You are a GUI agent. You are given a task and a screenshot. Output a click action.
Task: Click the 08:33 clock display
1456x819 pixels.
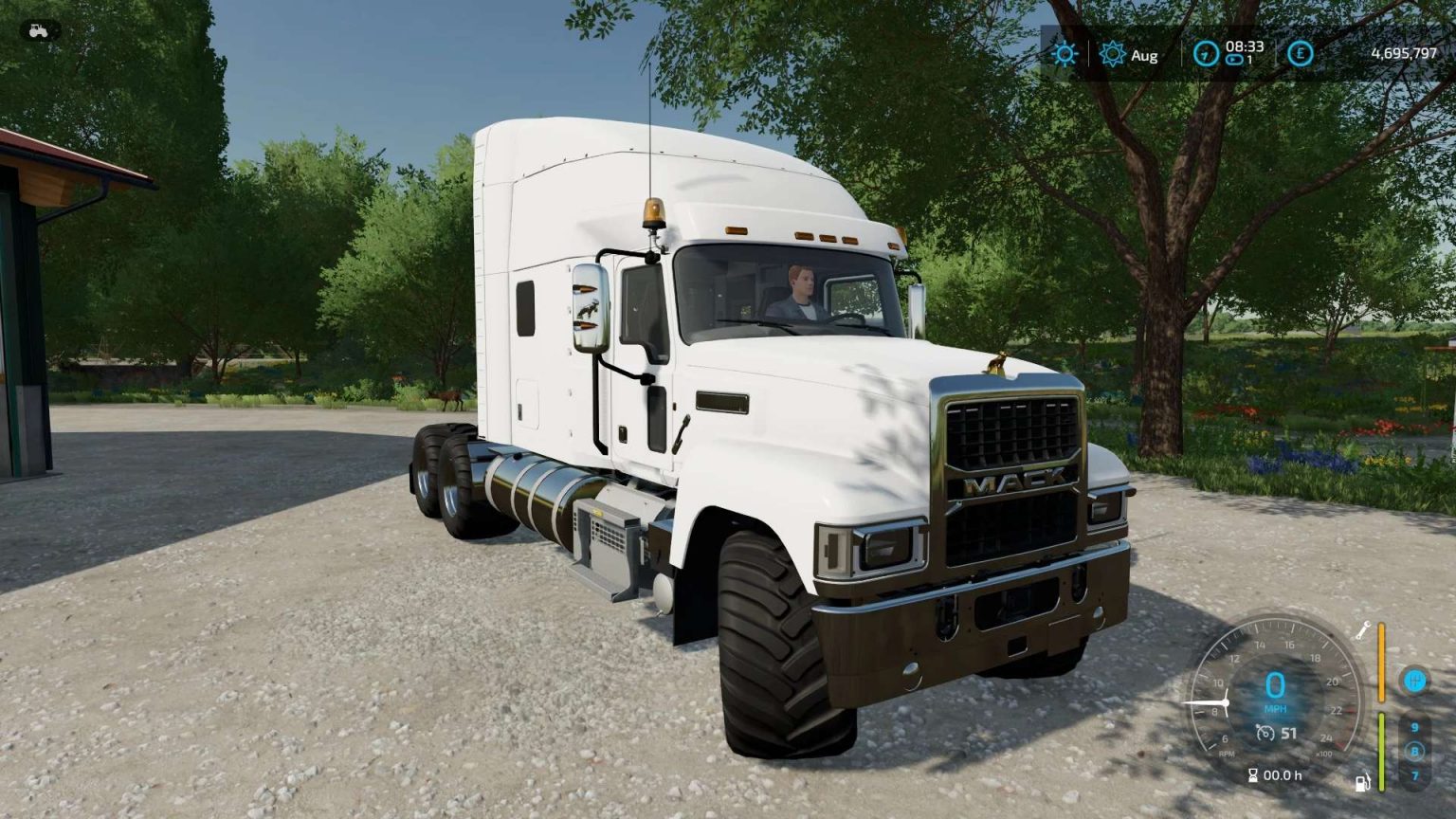click(x=1244, y=46)
